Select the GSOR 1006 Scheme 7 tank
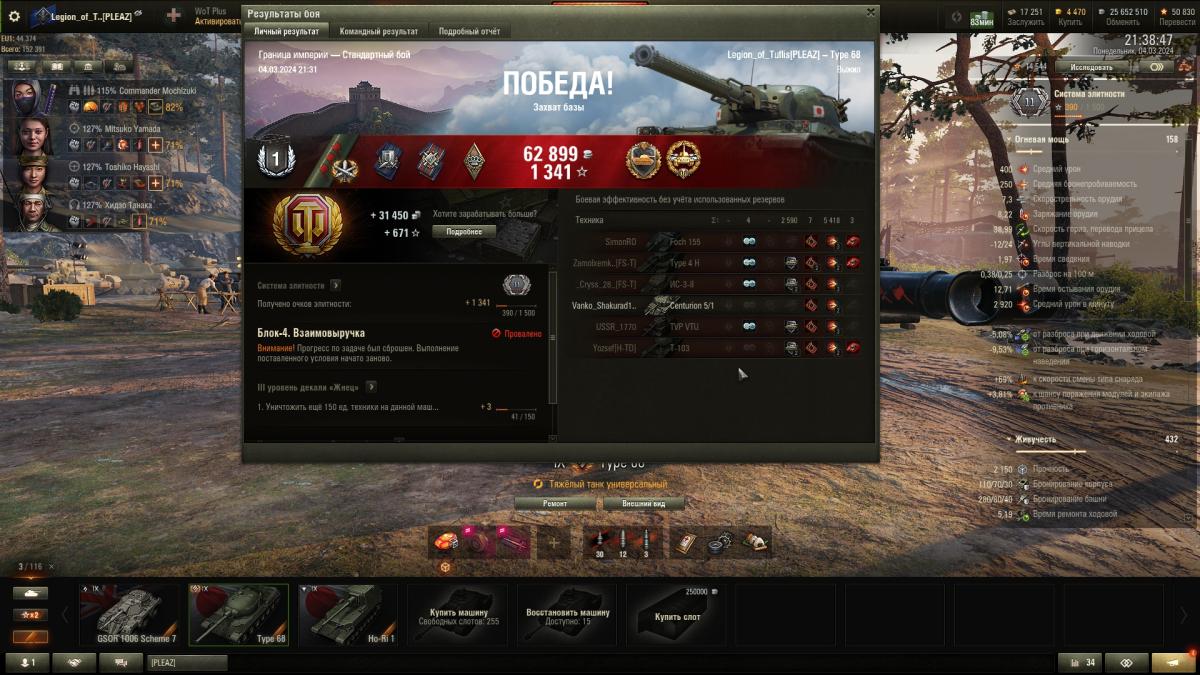The image size is (1200, 675). click(136, 615)
